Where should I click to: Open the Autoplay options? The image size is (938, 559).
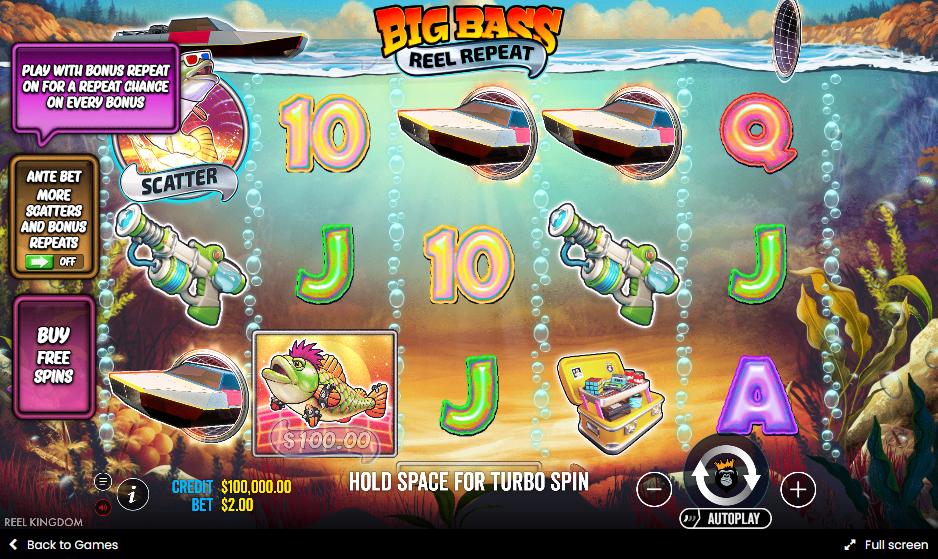point(726,518)
